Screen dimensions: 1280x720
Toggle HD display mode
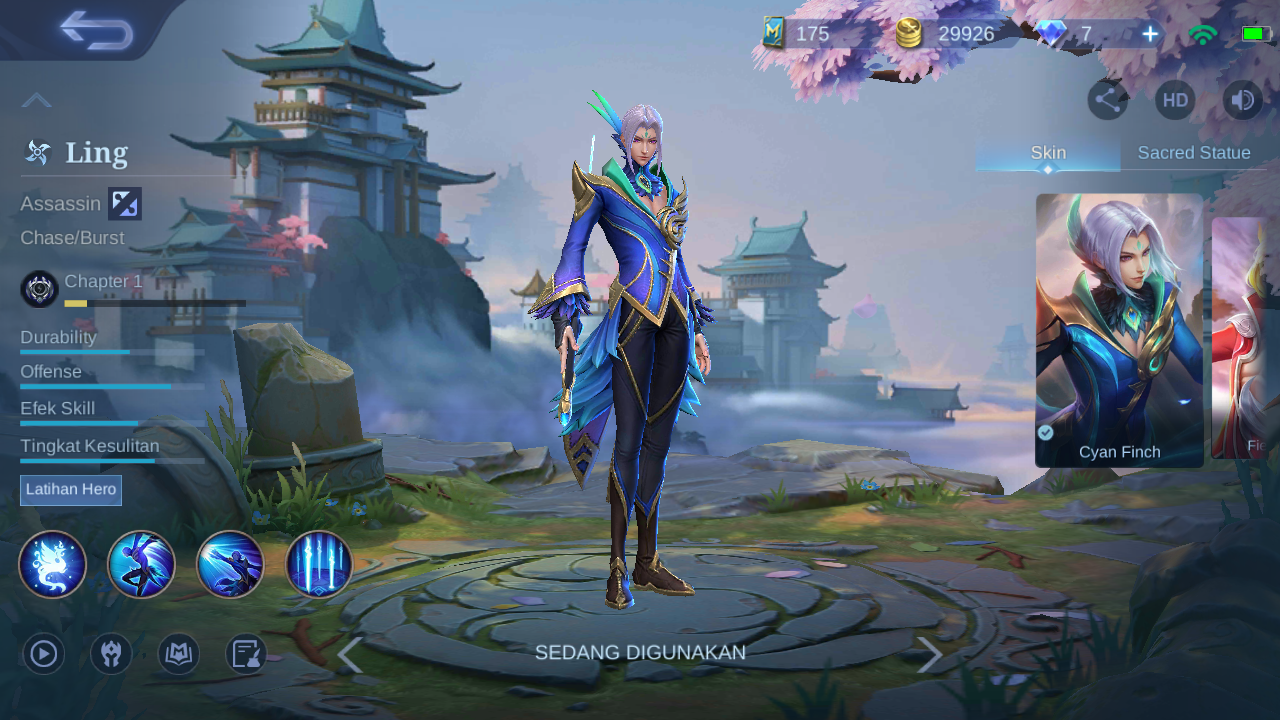coord(1175,100)
